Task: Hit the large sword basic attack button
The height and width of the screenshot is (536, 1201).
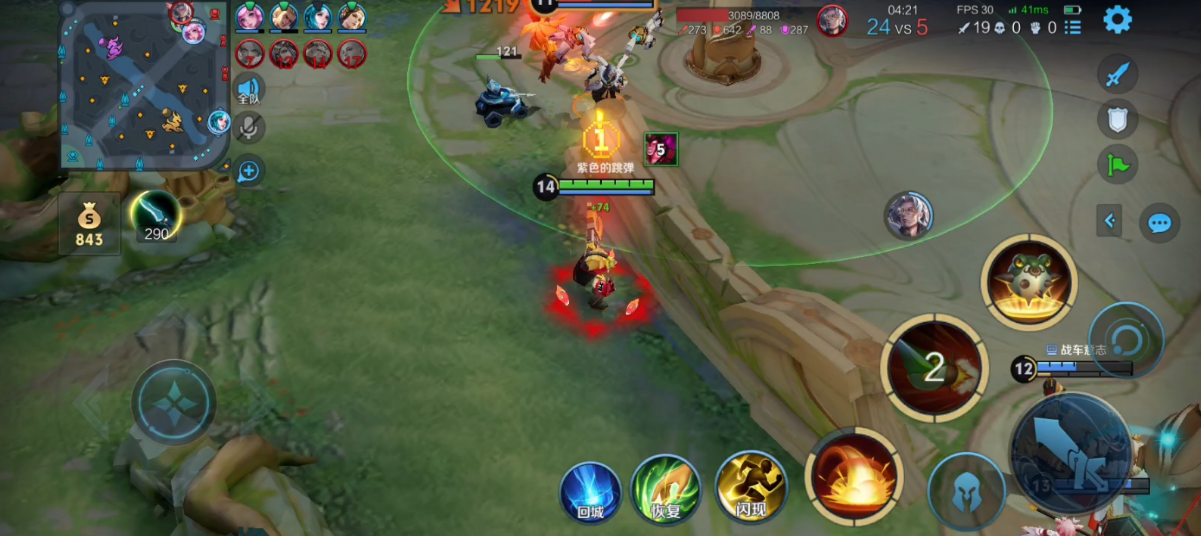Action: (1070, 453)
